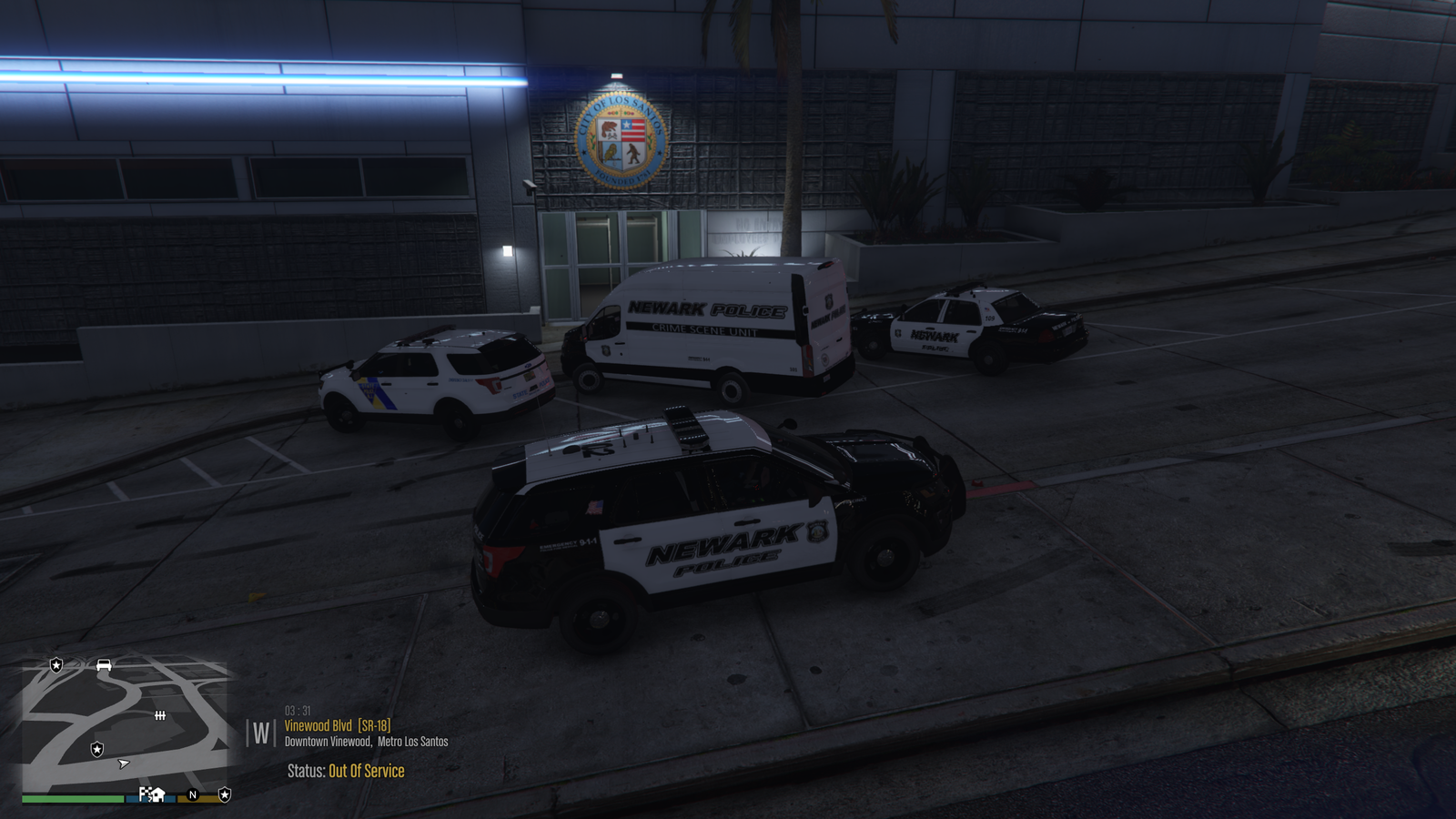The image size is (1456, 819).
Task: Select the impound fence blip on the minimap
Action: 160,715
